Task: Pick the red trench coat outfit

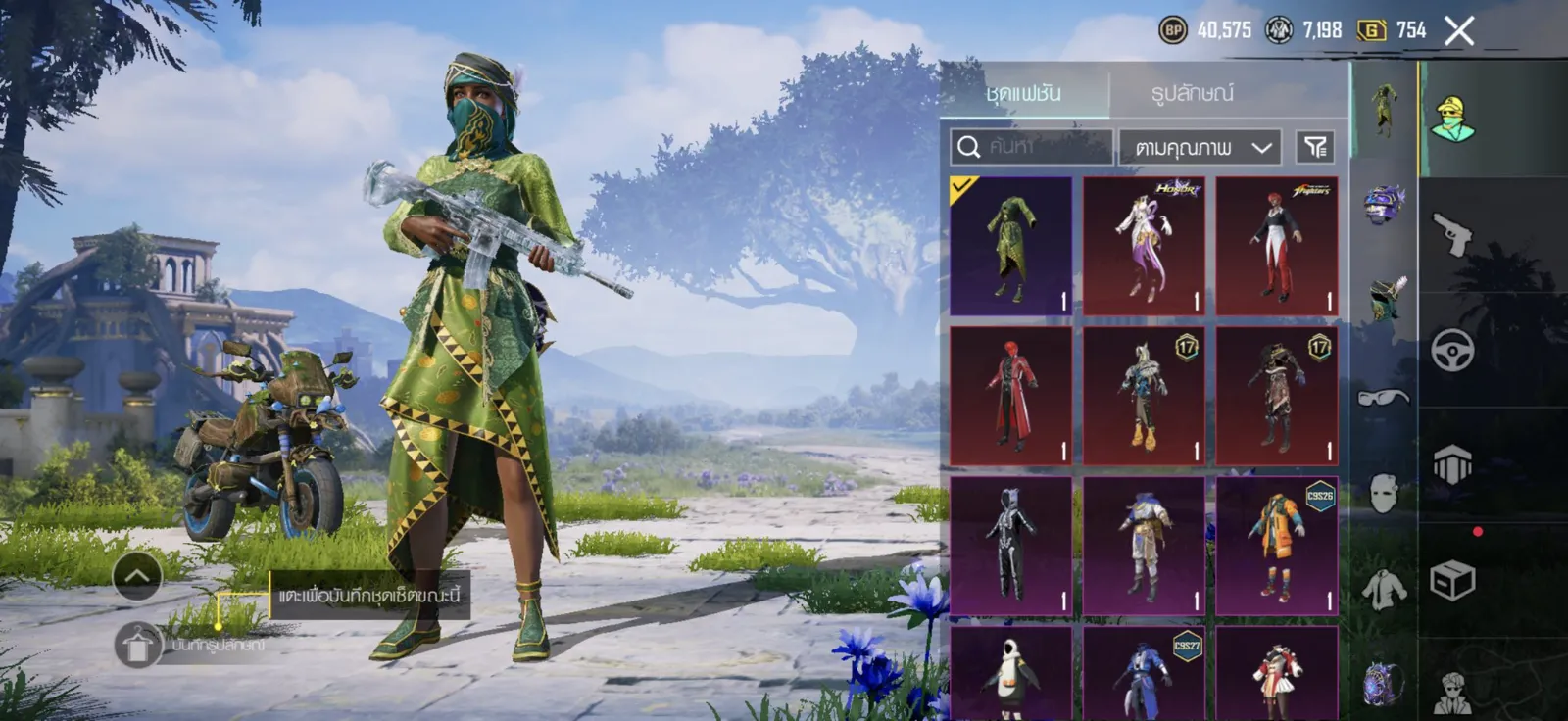Action: pos(1010,396)
